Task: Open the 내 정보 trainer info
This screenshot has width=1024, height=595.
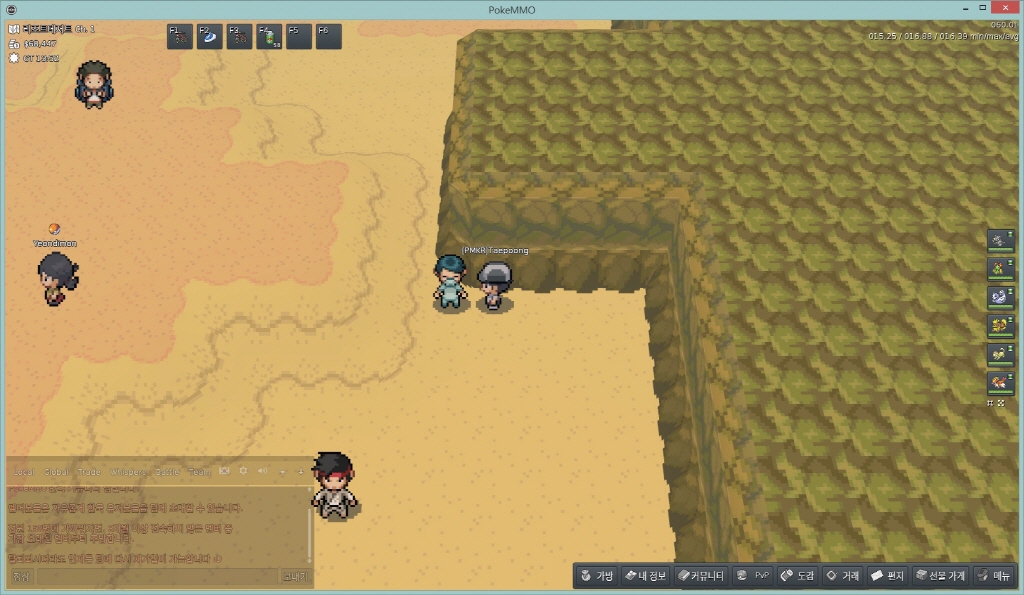Action: (645, 576)
